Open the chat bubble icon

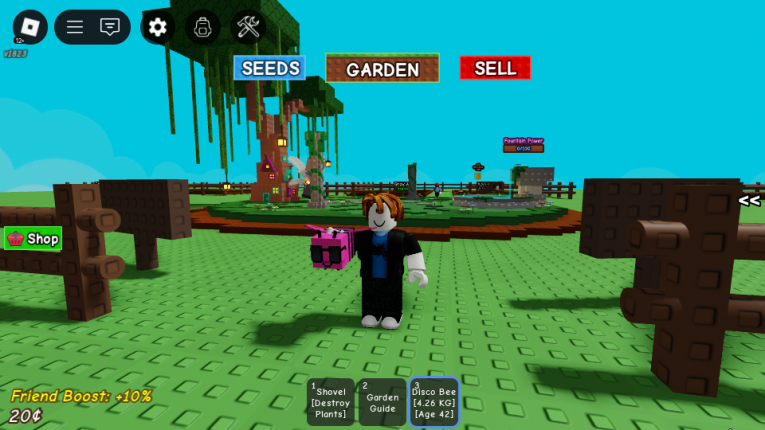coord(110,27)
